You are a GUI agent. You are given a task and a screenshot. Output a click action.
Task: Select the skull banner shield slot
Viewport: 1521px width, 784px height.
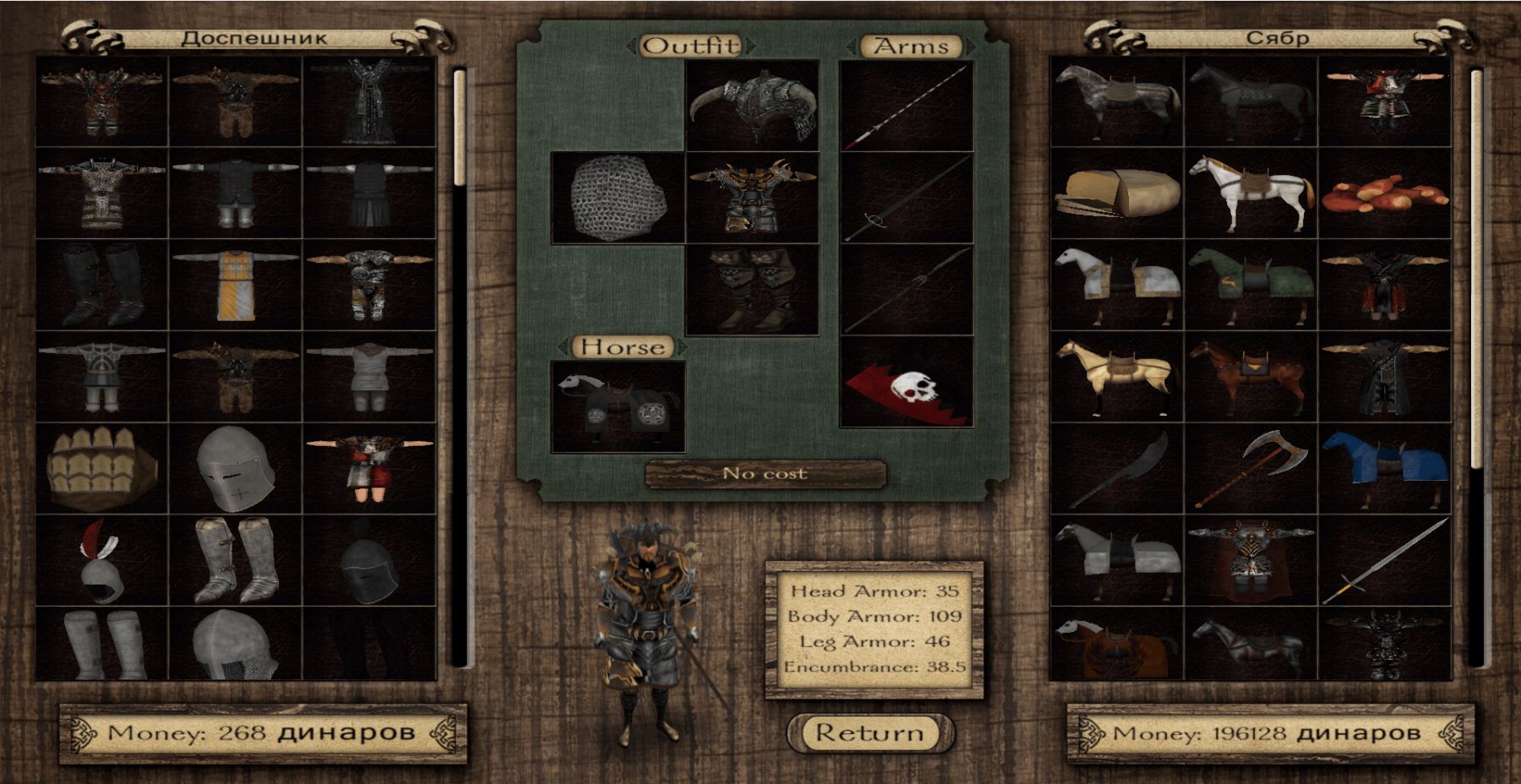click(906, 382)
